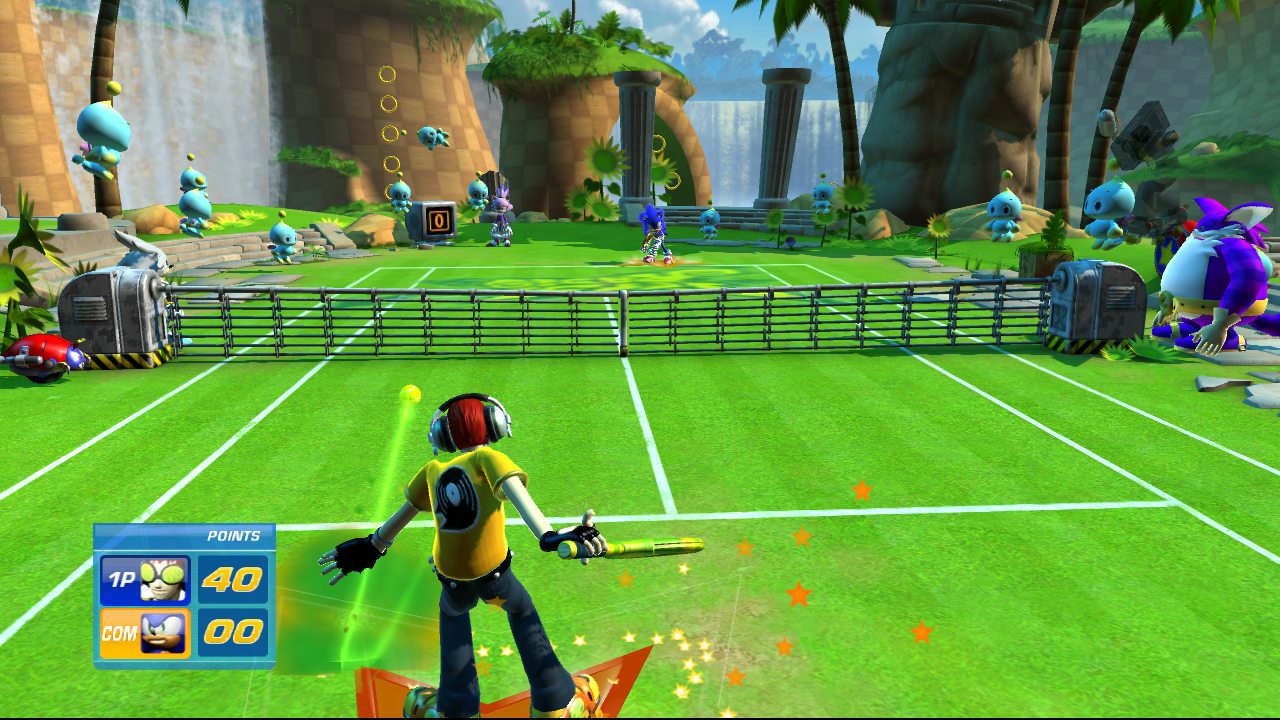Select the 1P Beat player portrait icon
1280x720 pixels.
pyautogui.click(x=162, y=577)
